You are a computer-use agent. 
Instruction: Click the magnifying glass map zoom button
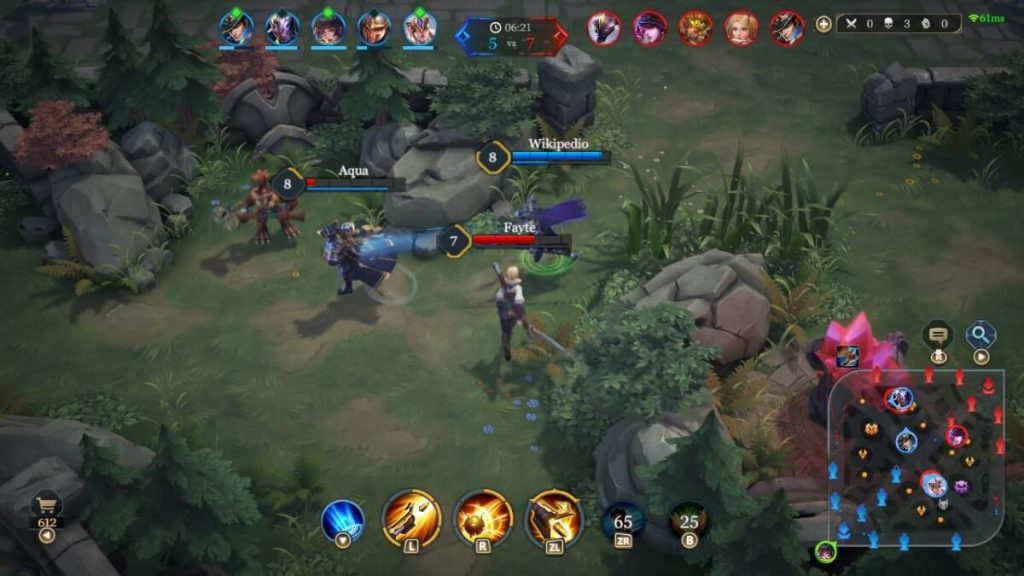[981, 334]
